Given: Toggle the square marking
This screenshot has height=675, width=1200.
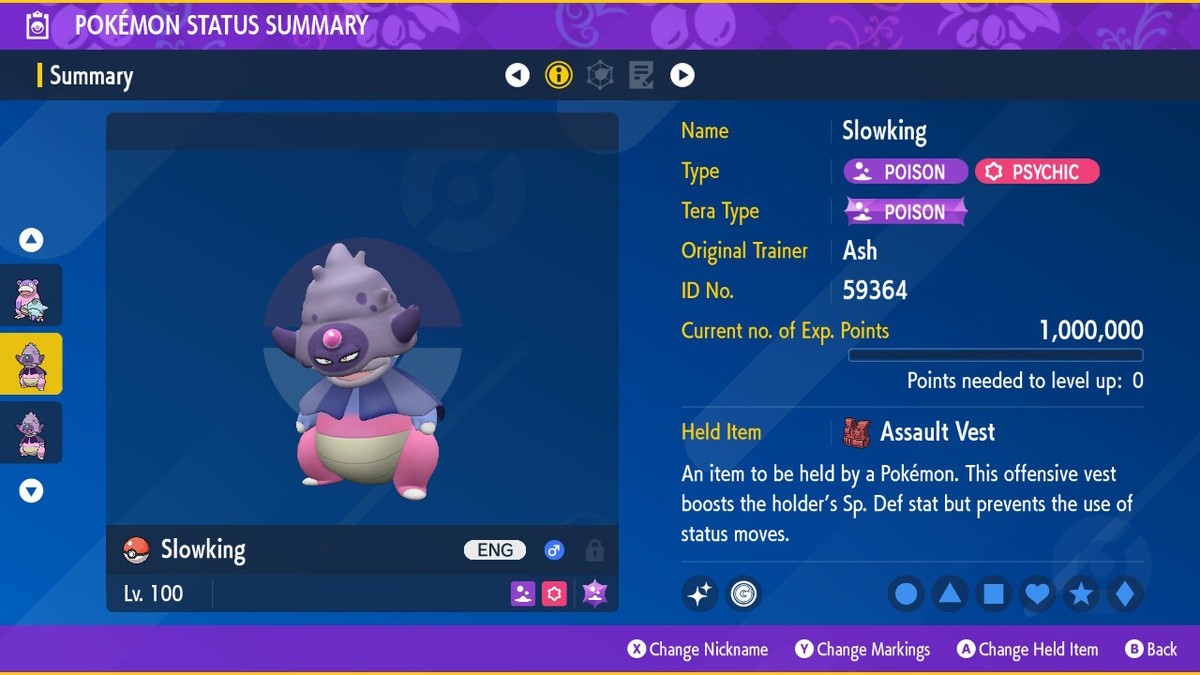Looking at the screenshot, I should pyautogui.click(x=994, y=595).
